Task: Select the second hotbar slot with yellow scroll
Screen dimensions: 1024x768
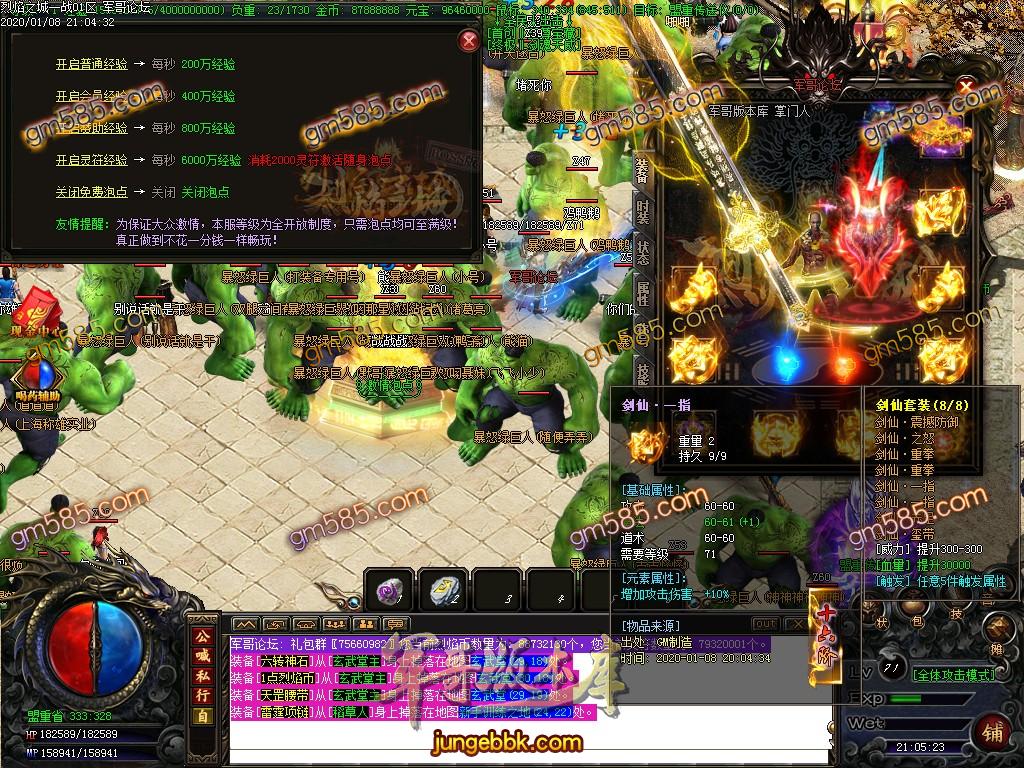Action: click(444, 590)
